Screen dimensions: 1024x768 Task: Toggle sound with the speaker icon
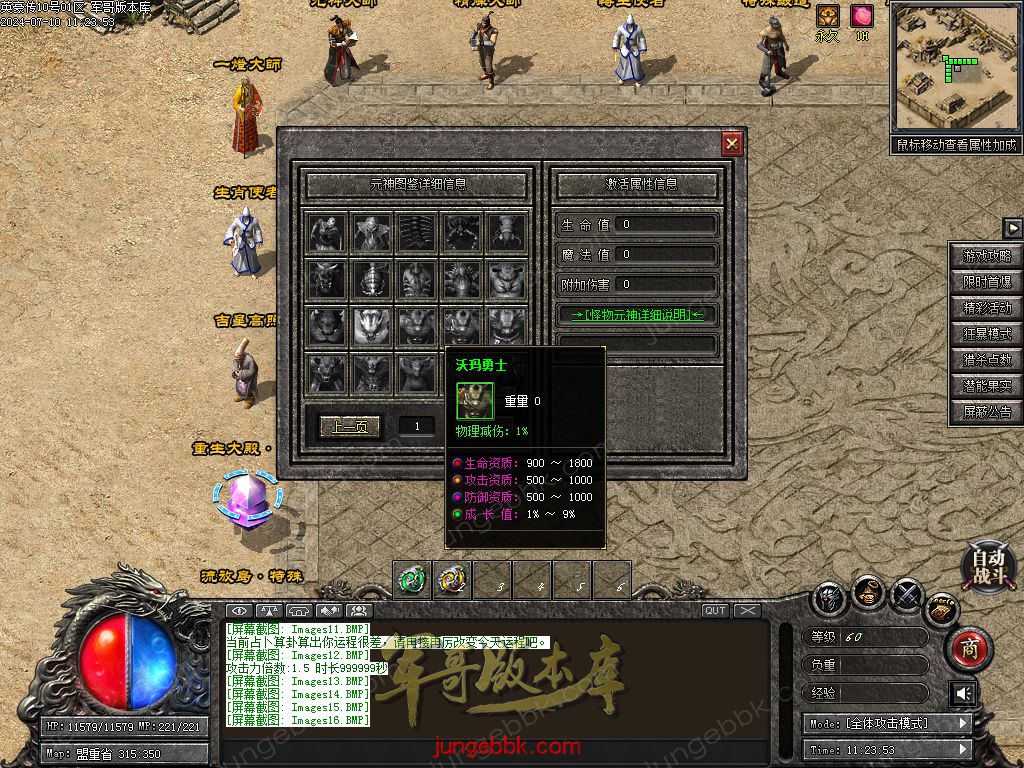coord(964,694)
